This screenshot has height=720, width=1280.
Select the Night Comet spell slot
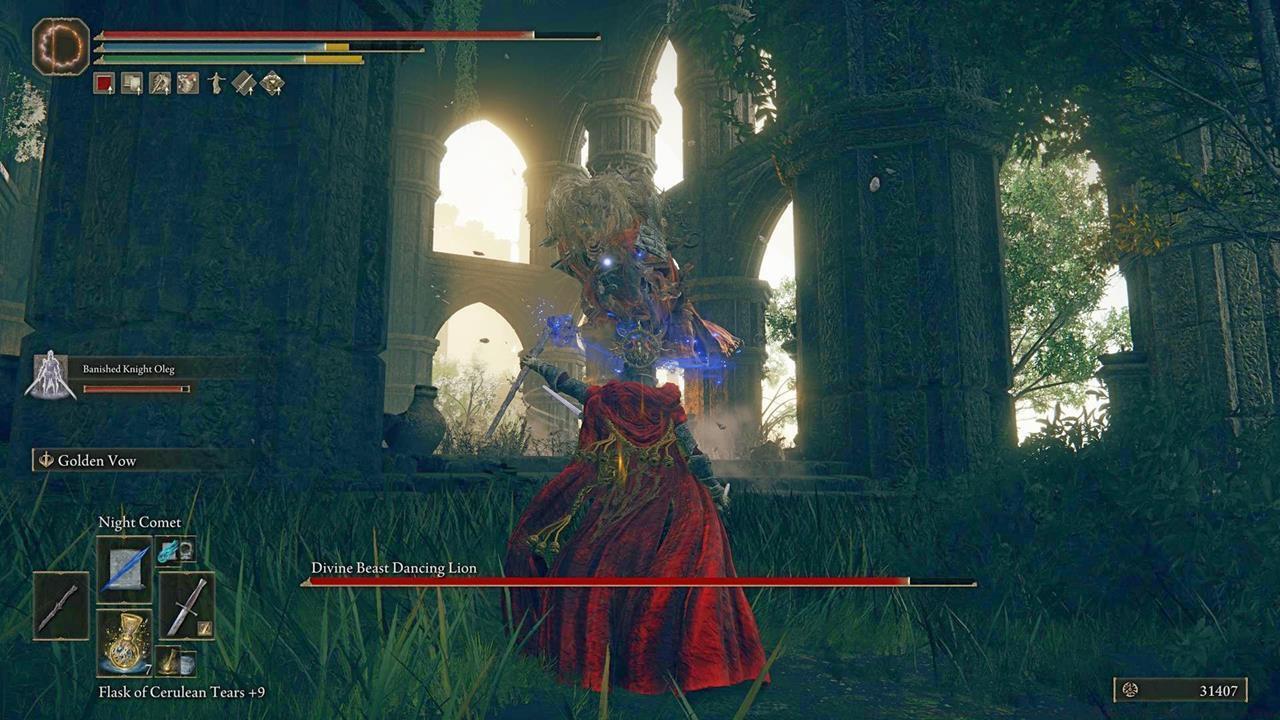(x=124, y=570)
